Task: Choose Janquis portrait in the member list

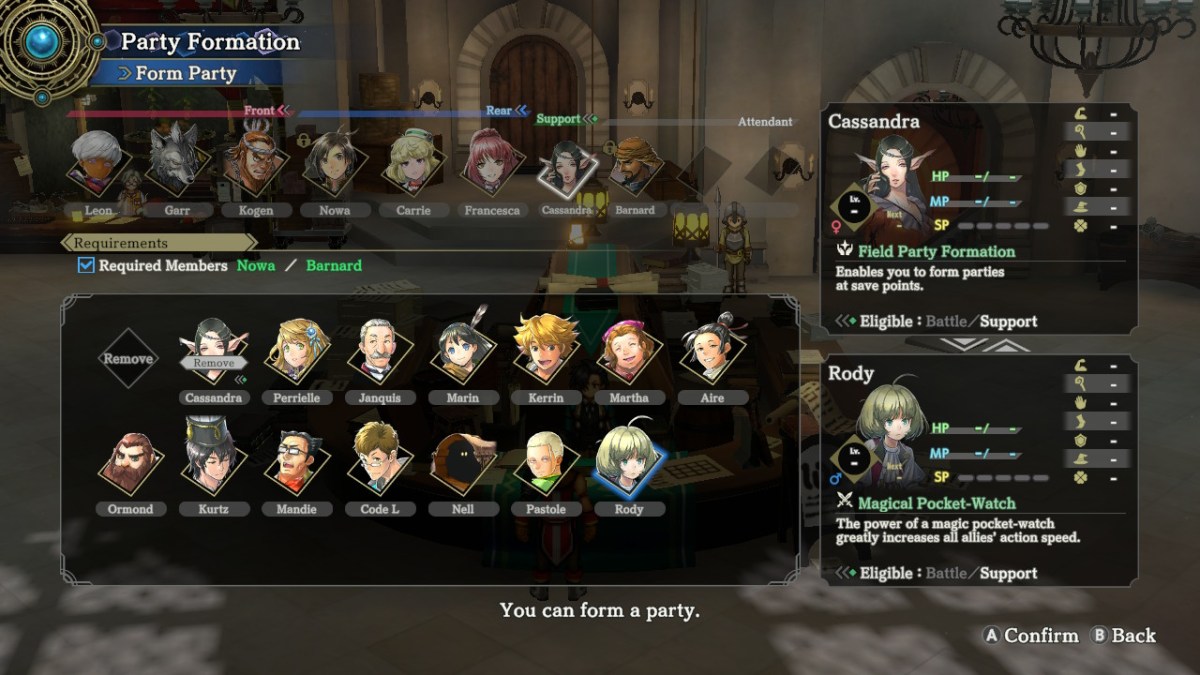Action: [380, 352]
